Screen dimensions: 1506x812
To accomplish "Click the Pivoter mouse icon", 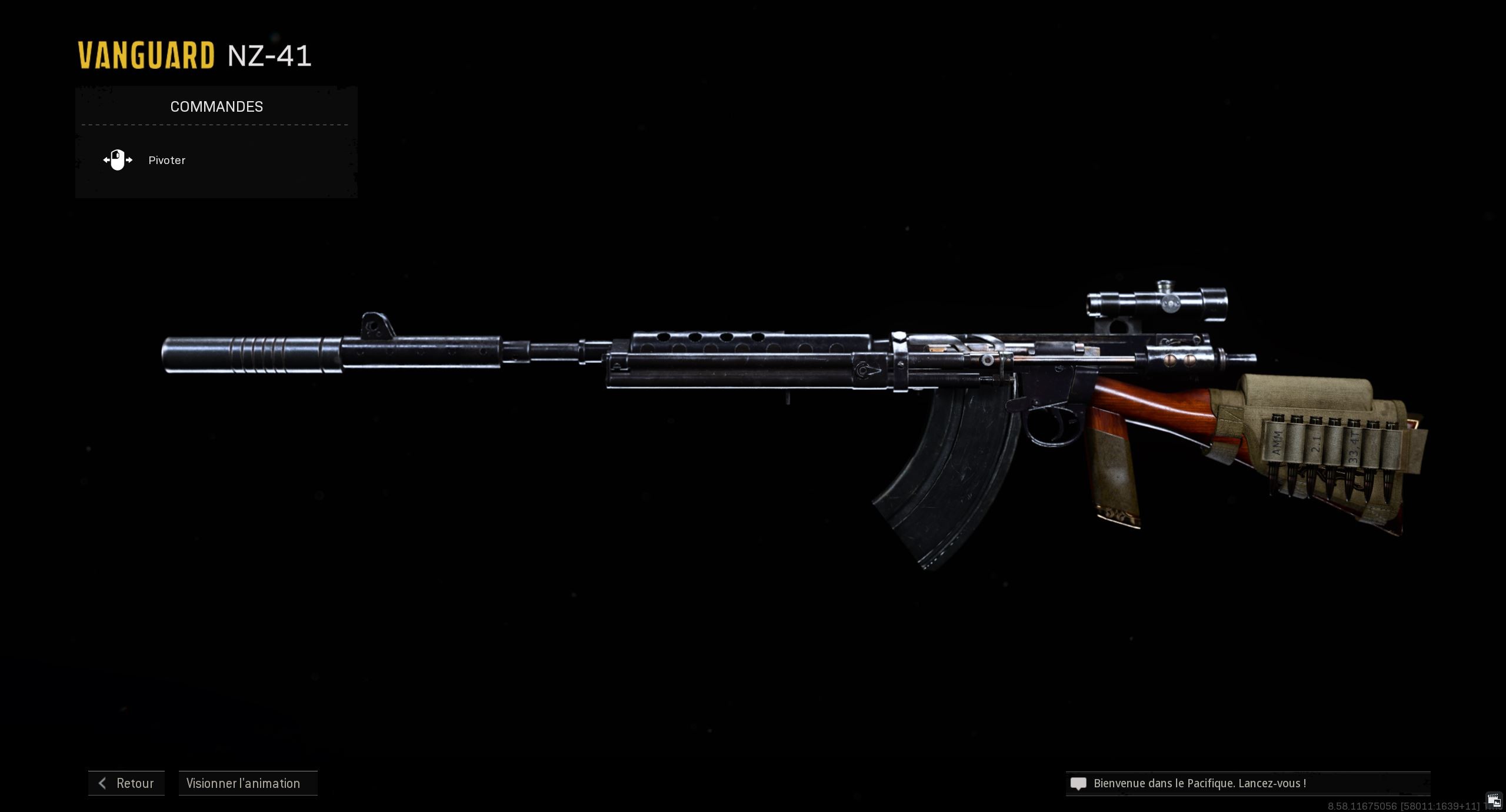I will click(x=118, y=160).
